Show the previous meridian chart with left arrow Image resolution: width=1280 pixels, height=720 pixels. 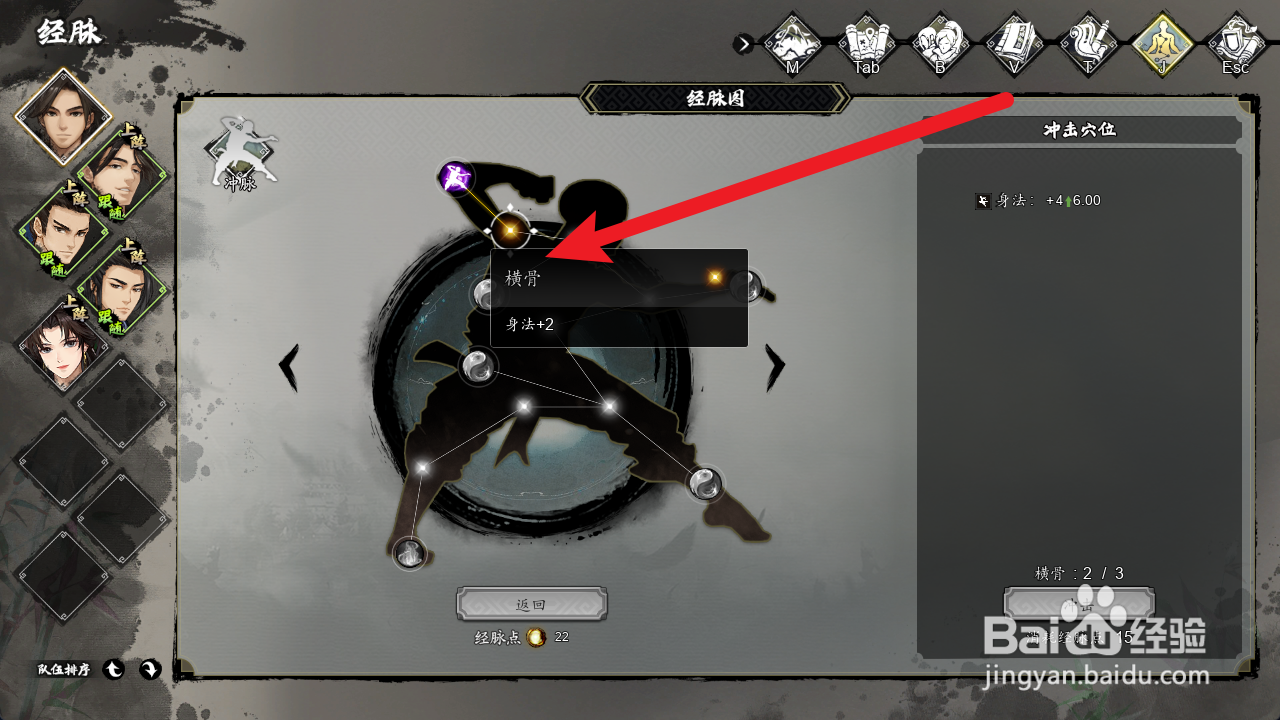click(x=289, y=368)
